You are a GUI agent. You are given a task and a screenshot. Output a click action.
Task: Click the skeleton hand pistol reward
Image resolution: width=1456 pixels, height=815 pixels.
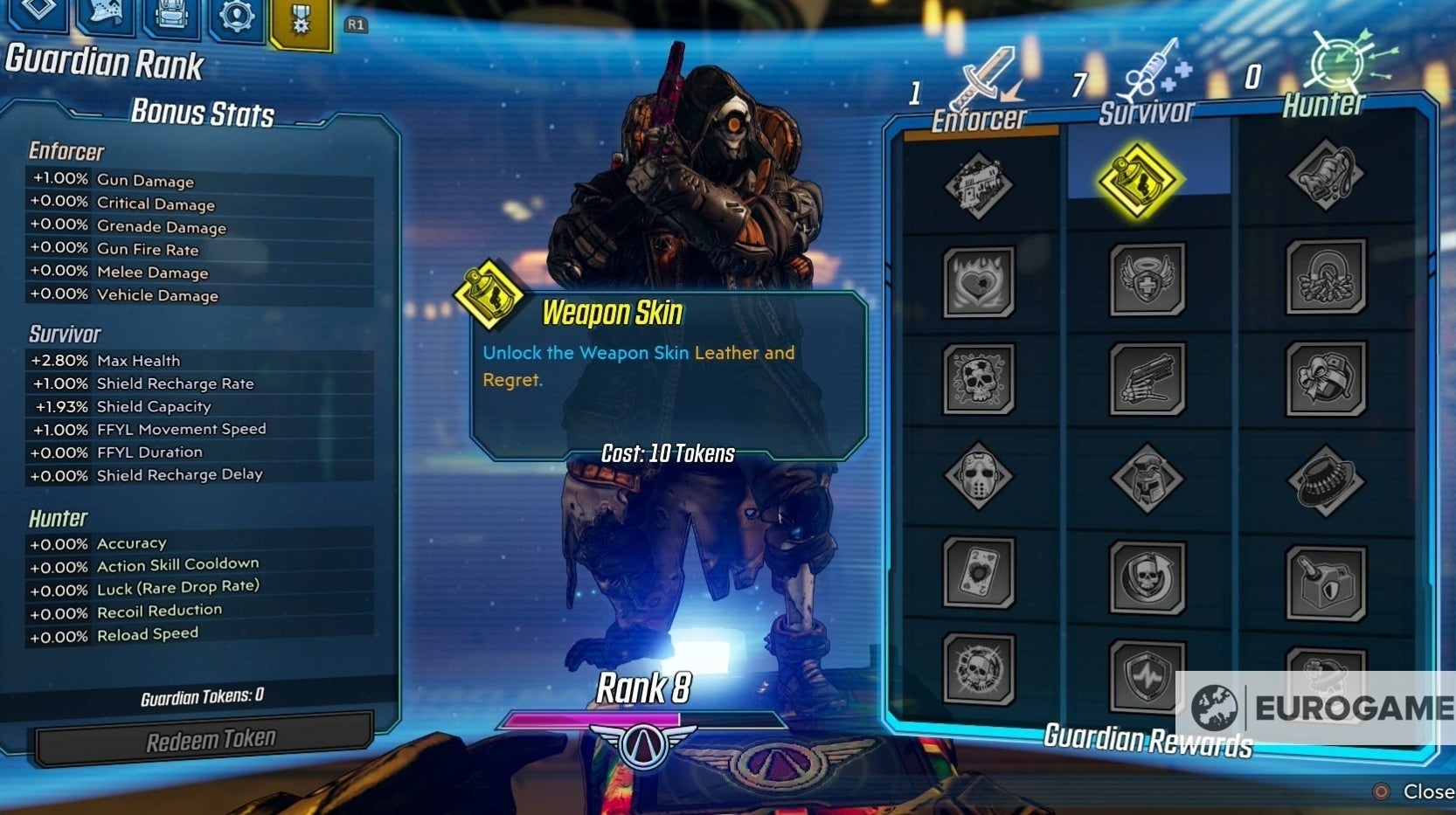(x=1147, y=380)
